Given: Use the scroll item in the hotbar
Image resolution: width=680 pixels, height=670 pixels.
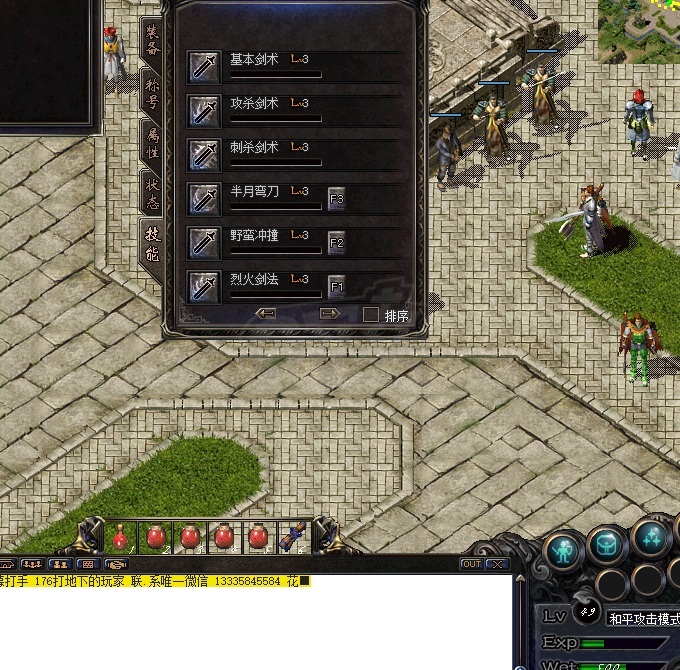Looking at the screenshot, I should click(x=297, y=537).
